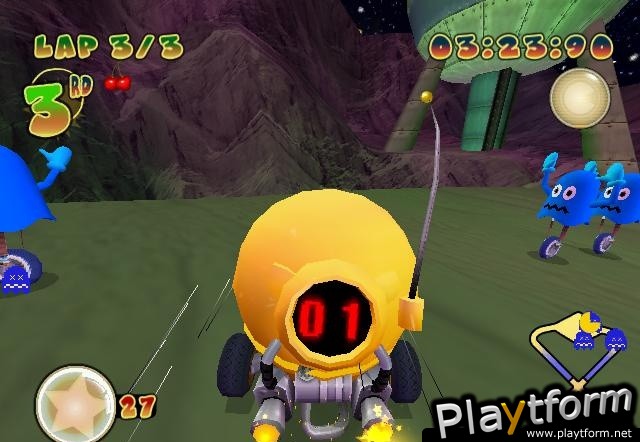Select the star power-up icon
Screen dimensions: 640x442
click(x=75, y=403)
